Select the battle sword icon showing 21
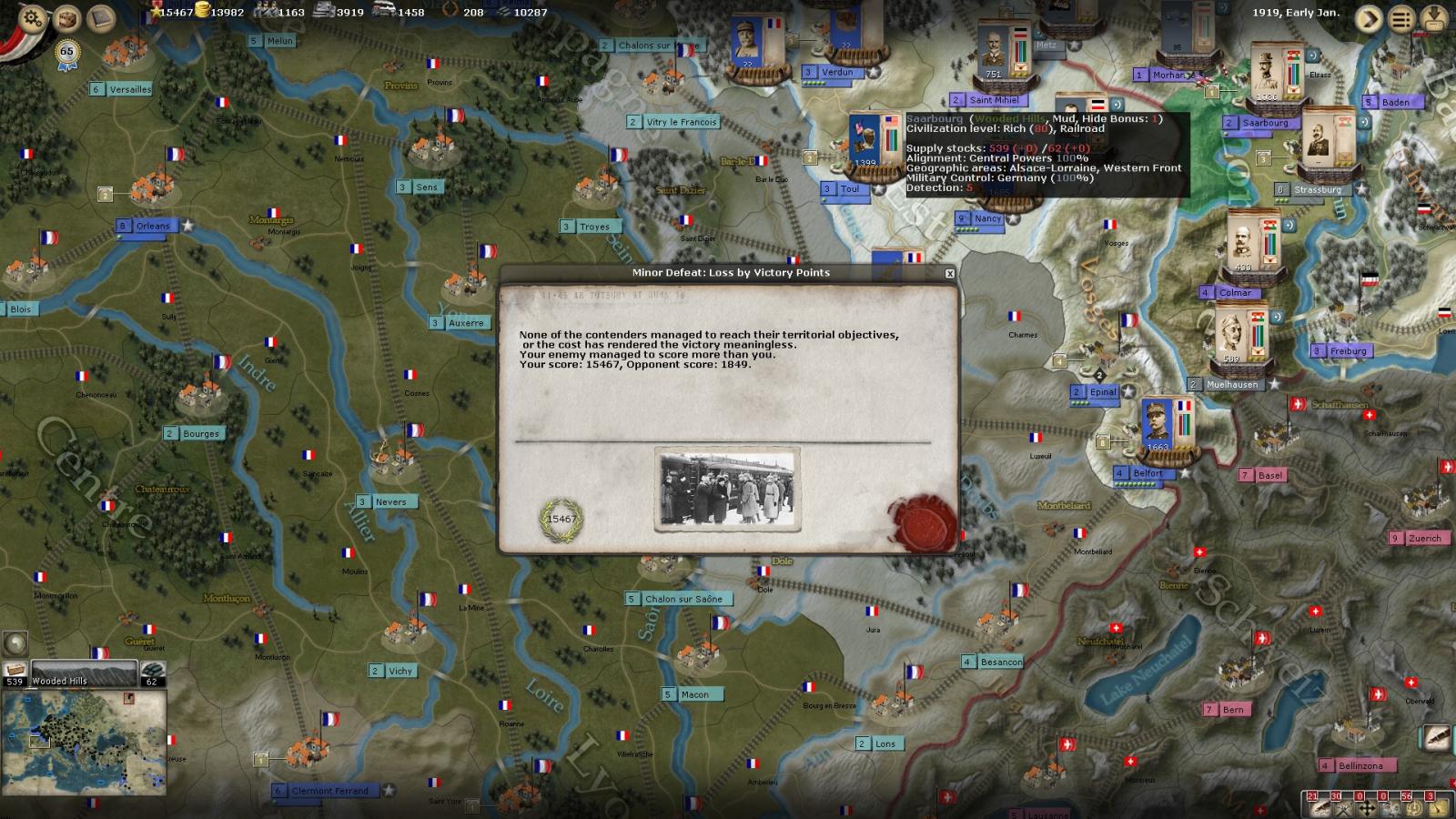Image resolution: width=1456 pixels, height=819 pixels. tap(1319, 808)
